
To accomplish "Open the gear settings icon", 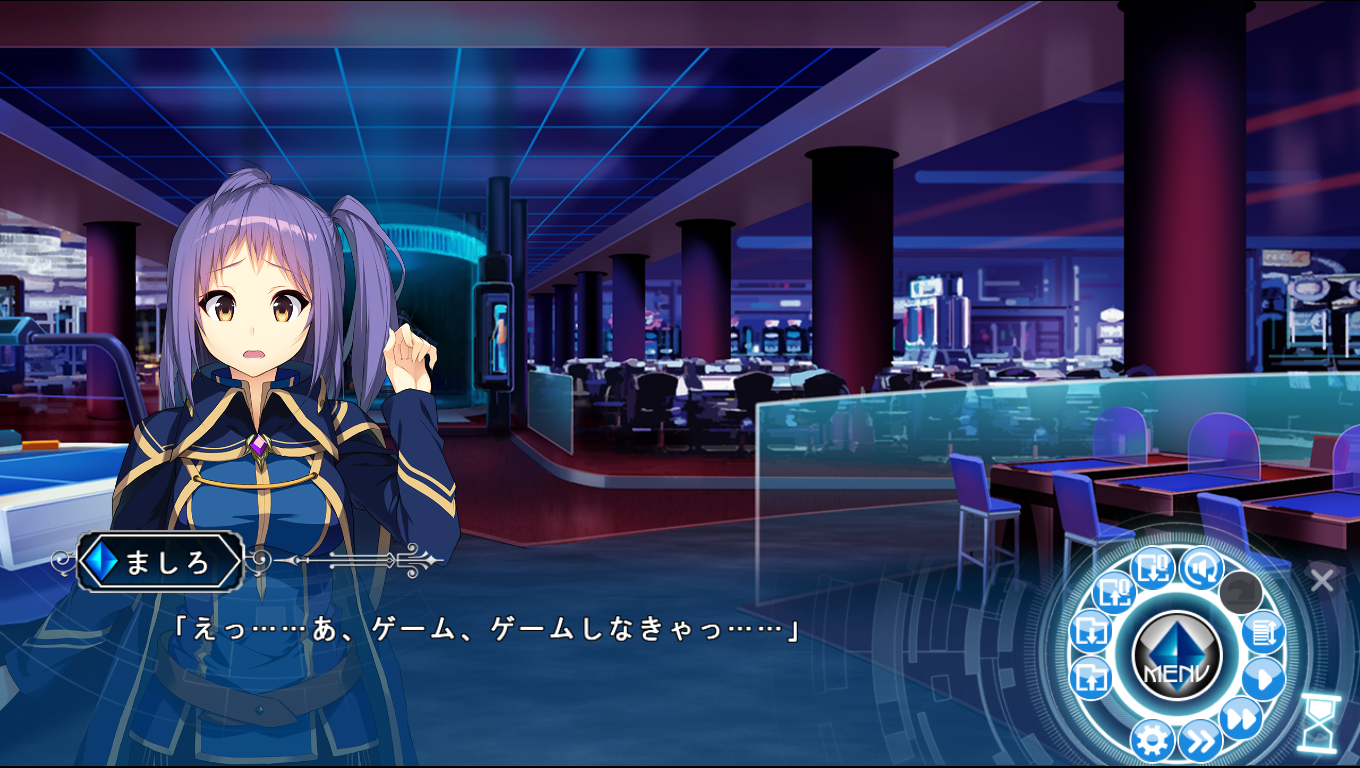I will point(1151,741).
